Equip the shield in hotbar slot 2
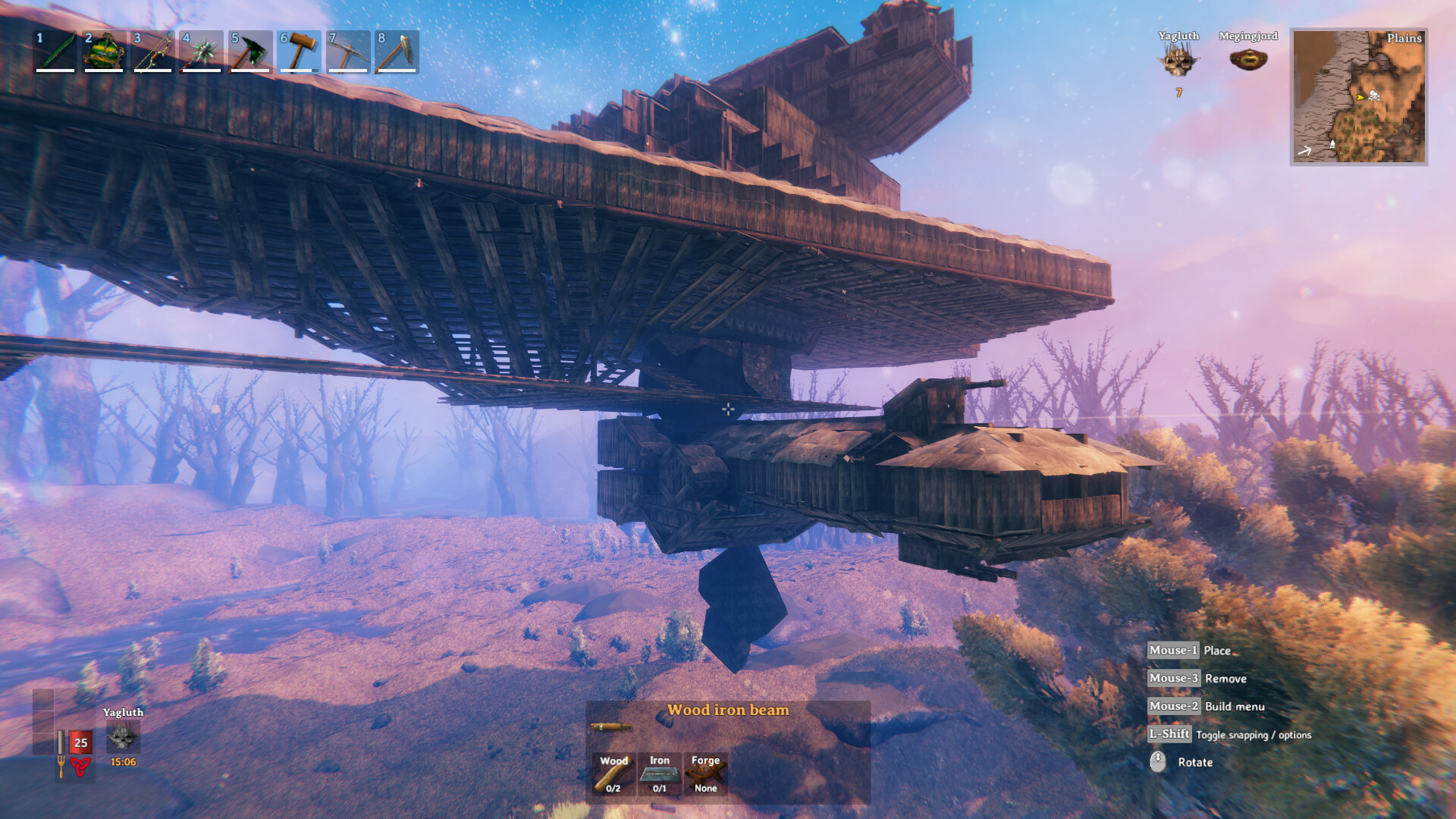 [103, 52]
